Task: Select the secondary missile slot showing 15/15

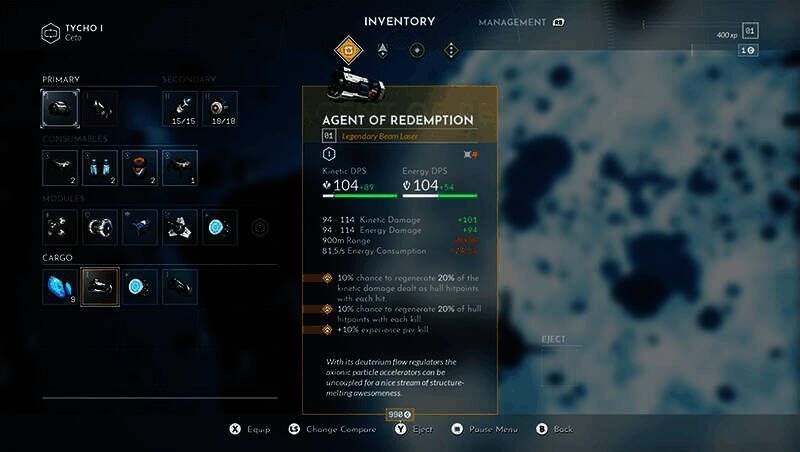Action: [180, 108]
